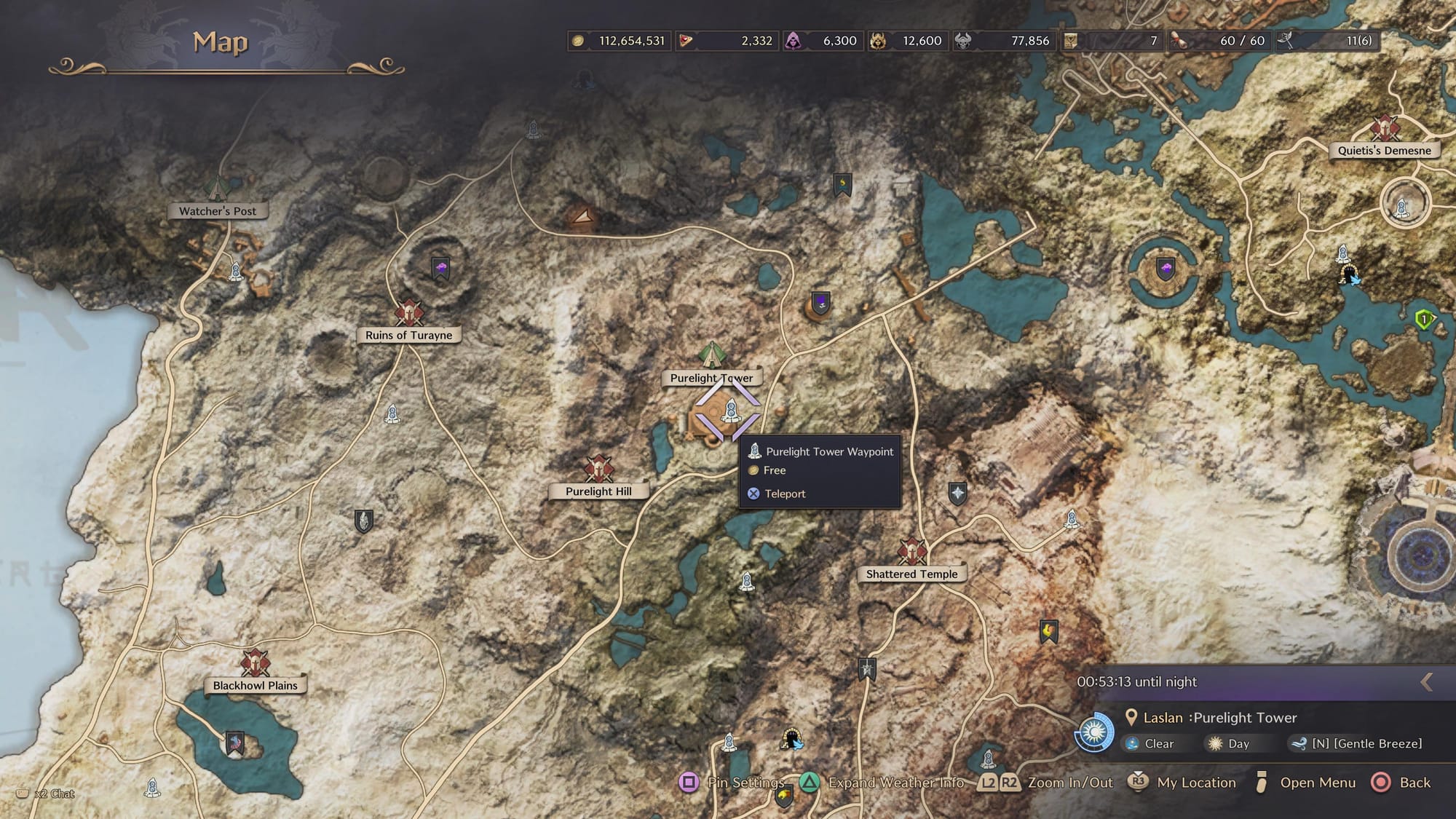This screenshot has height=819, width=1456.
Task: Pick the Blackhowl Plains marker
Action: point(255,663)
